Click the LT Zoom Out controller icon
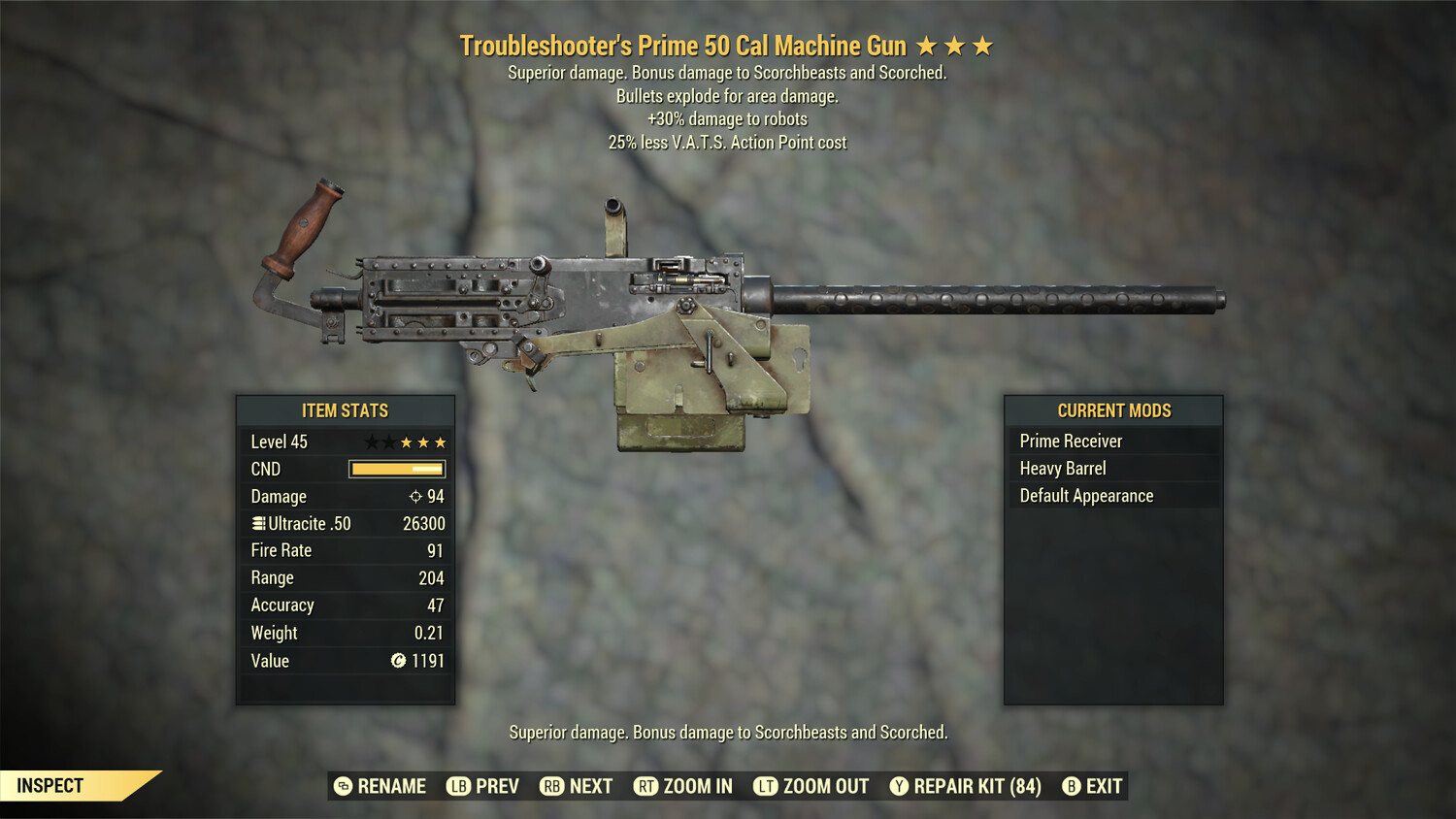The image size is (1456, 819). pos(765,786)
